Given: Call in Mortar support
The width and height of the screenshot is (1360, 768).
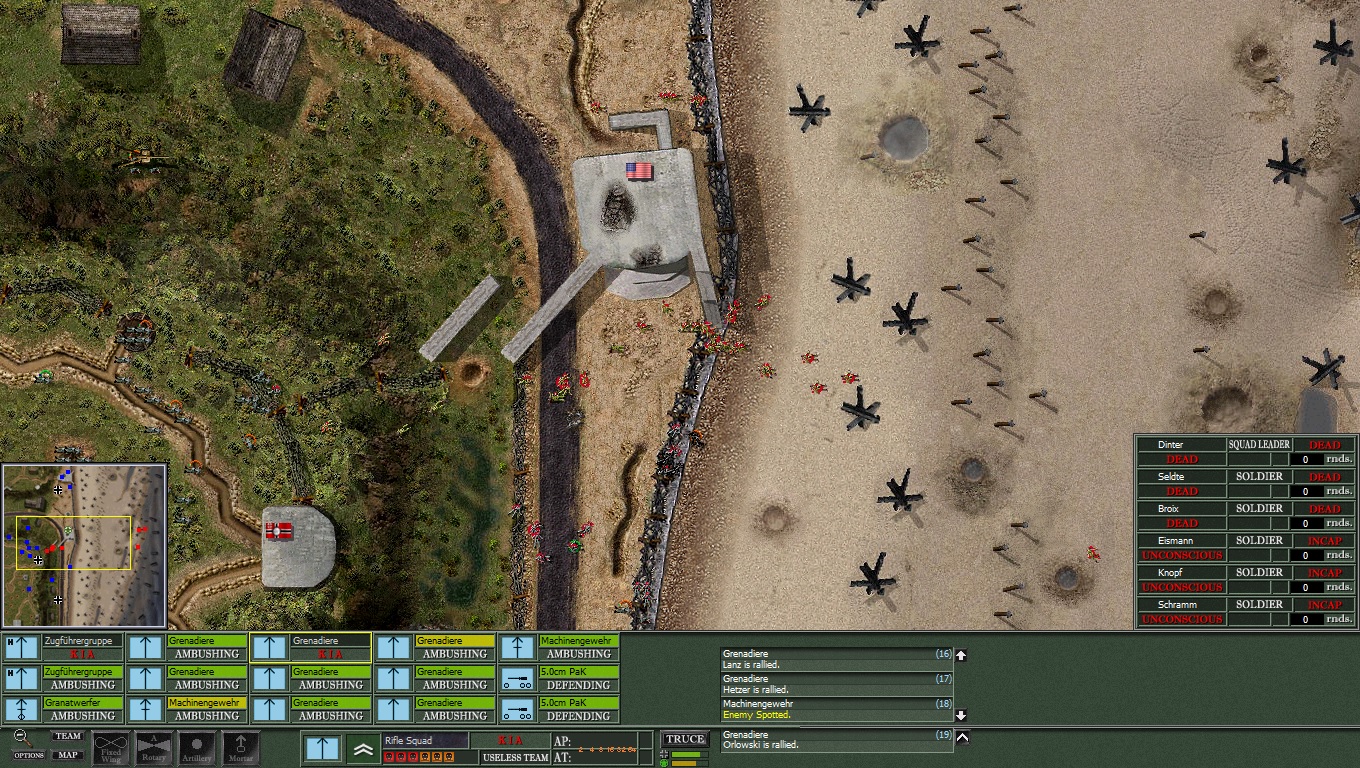Looking at the screenshot, I should [x=241, y=748].
